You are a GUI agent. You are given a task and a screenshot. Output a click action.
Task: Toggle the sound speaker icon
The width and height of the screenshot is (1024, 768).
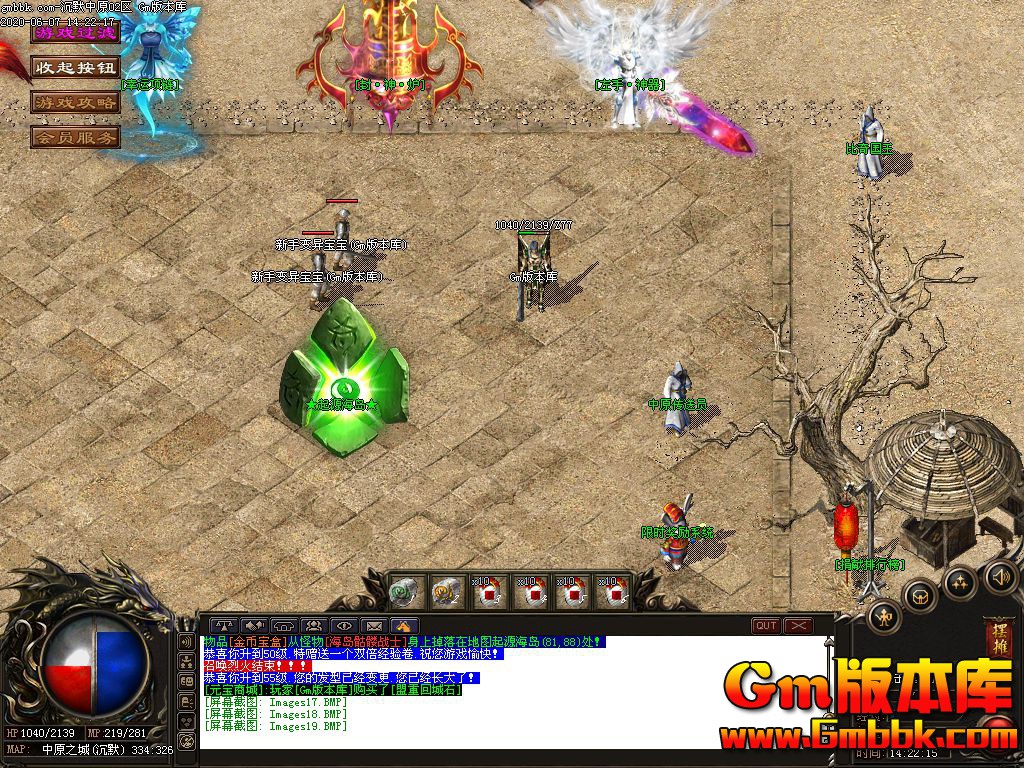[x=1001, y=576]
